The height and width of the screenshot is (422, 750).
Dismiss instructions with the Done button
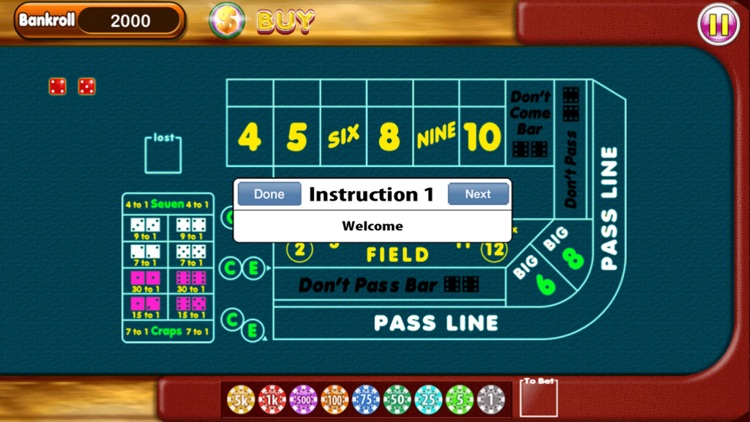click(x=269, y=194)
